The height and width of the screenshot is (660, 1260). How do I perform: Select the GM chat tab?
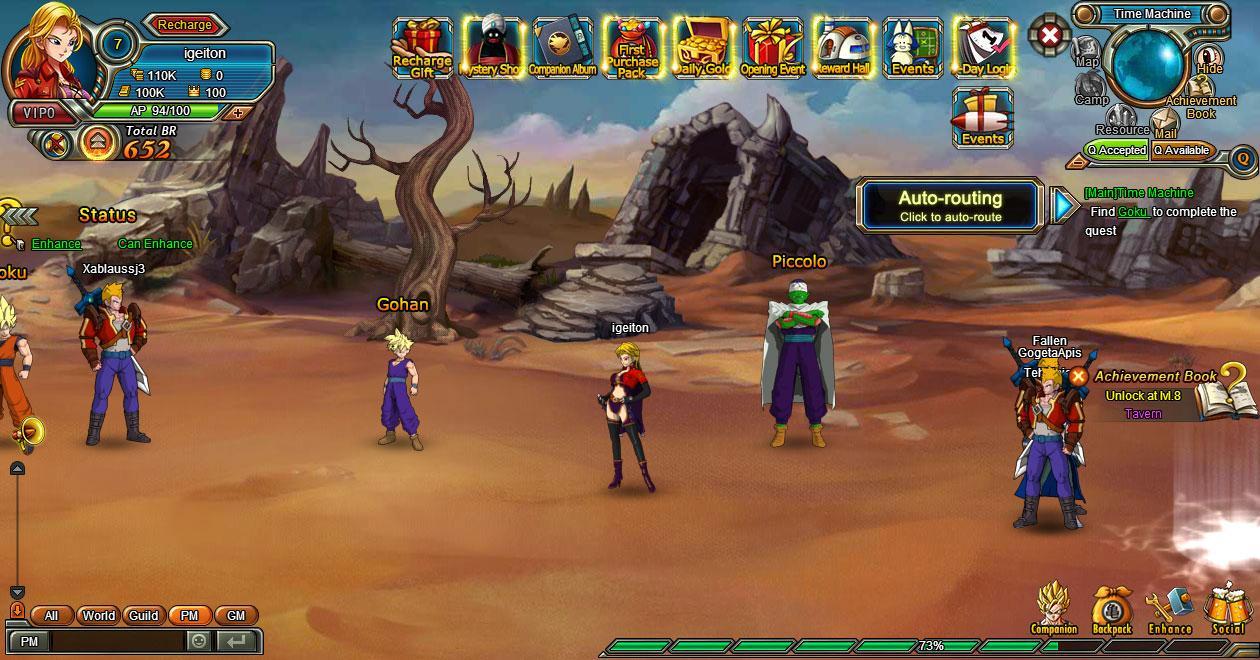pos(236,616)
